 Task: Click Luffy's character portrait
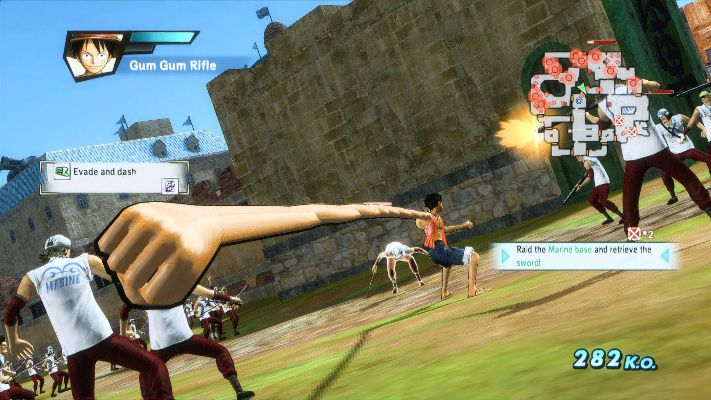[92, 55]
